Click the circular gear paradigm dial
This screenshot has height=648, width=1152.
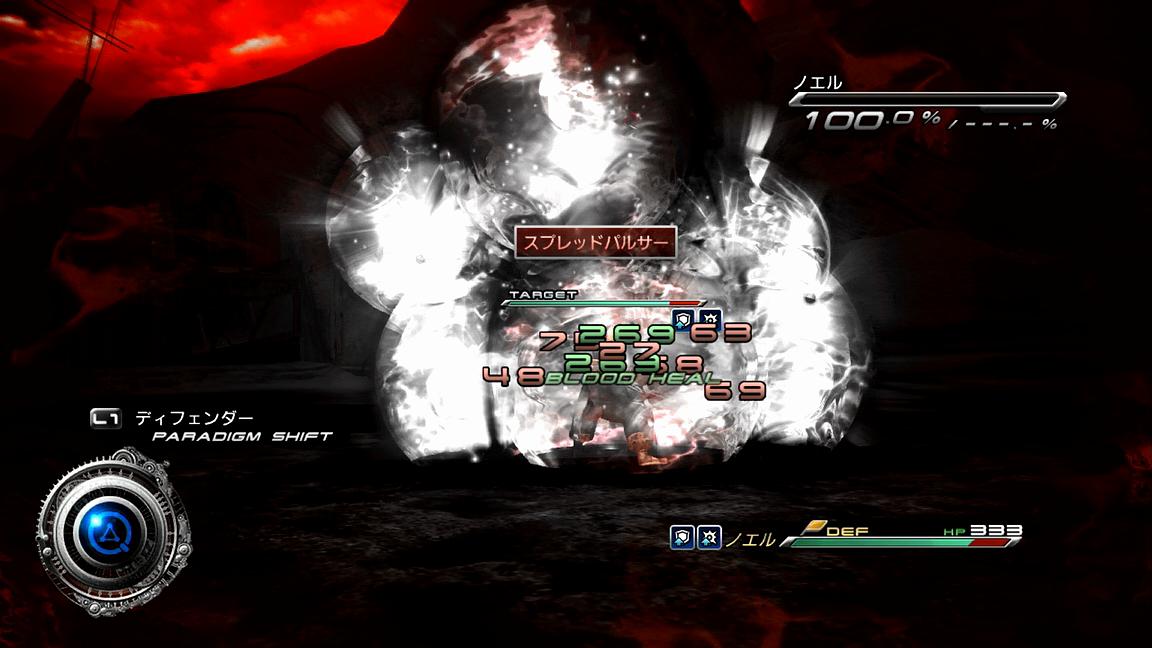110,530
